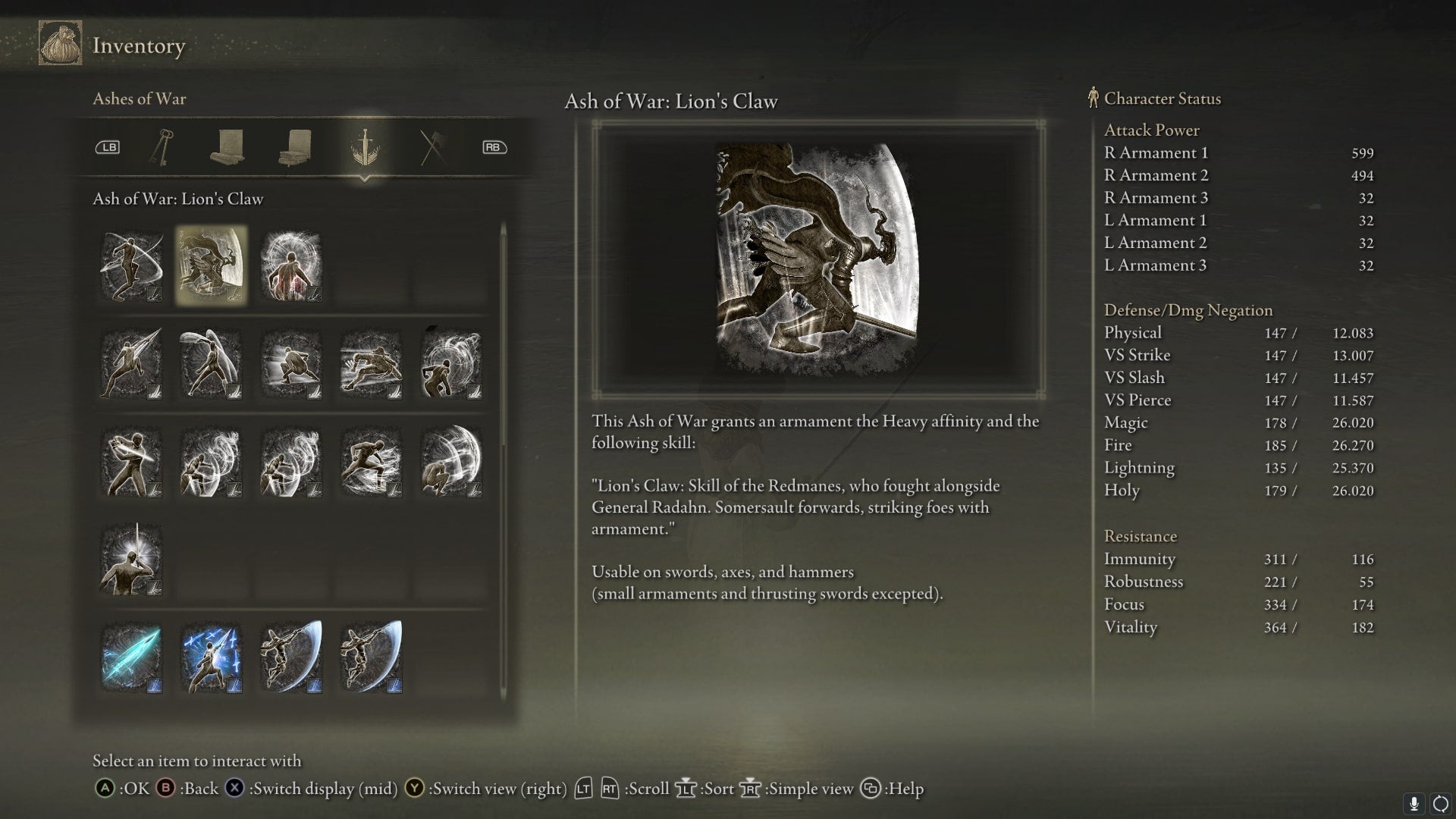Click the large Lion's Claw preview image
1456x819 pixels.
[x=817, y=259]
